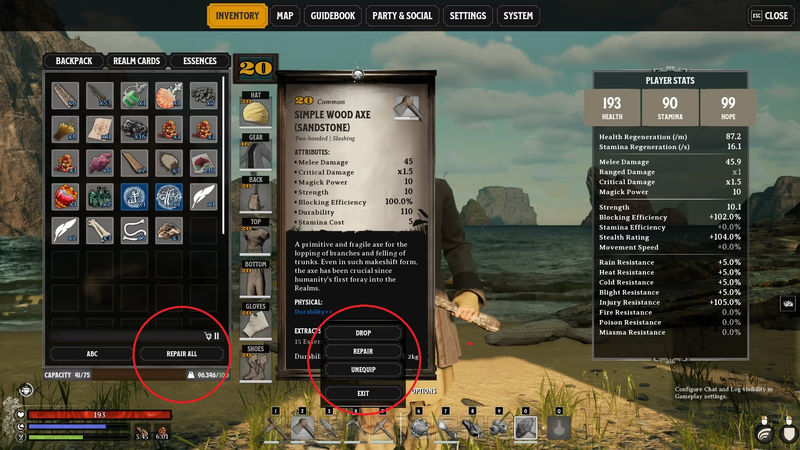Image resolution: width=800 pixels, height=450 pixels.
Task: Select the Hat equipment slot
Action: pos(257,108)
